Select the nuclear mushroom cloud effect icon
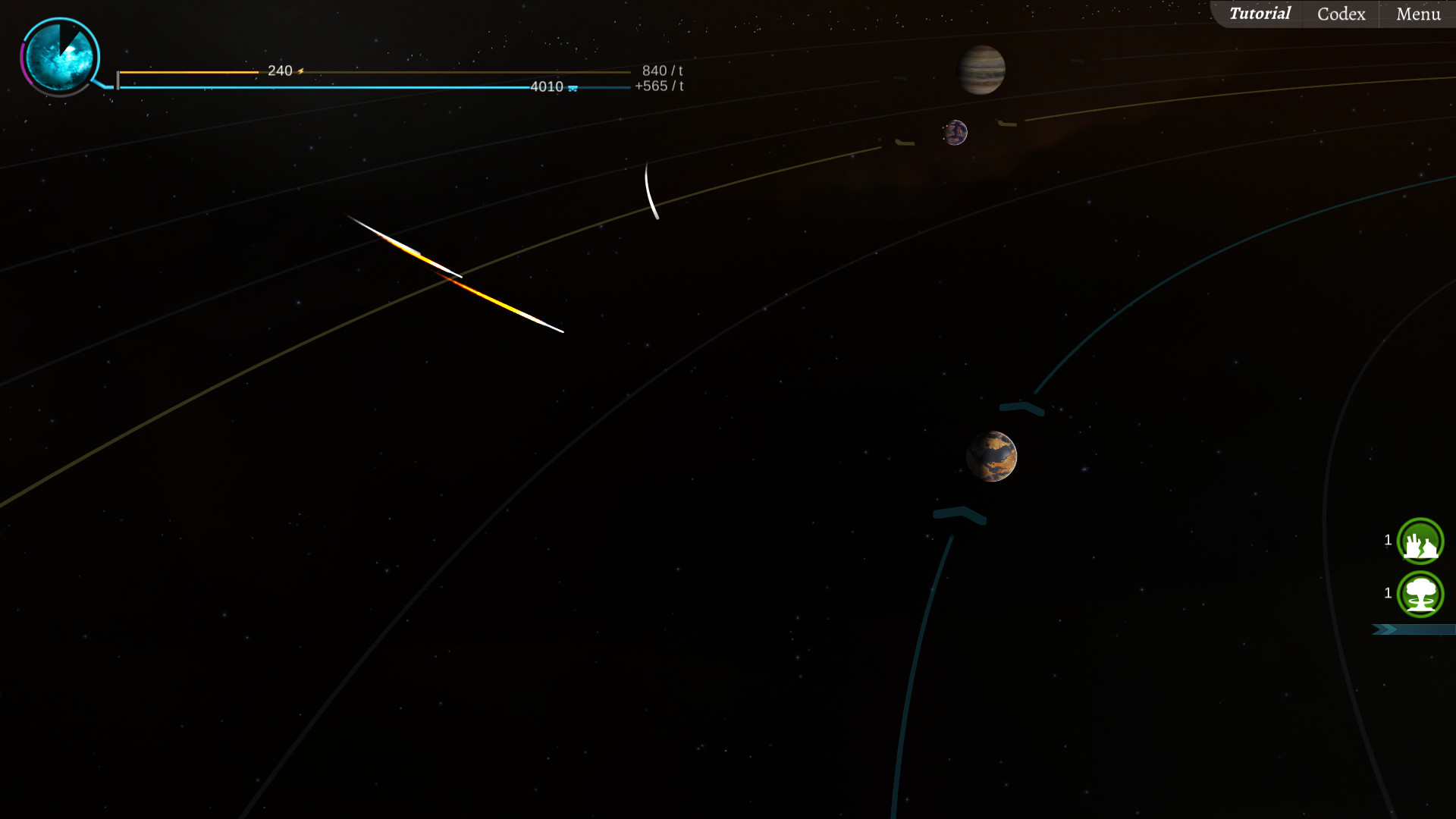The width and height of the screenshot is (1456, 819). click(x=1420, y=595)
